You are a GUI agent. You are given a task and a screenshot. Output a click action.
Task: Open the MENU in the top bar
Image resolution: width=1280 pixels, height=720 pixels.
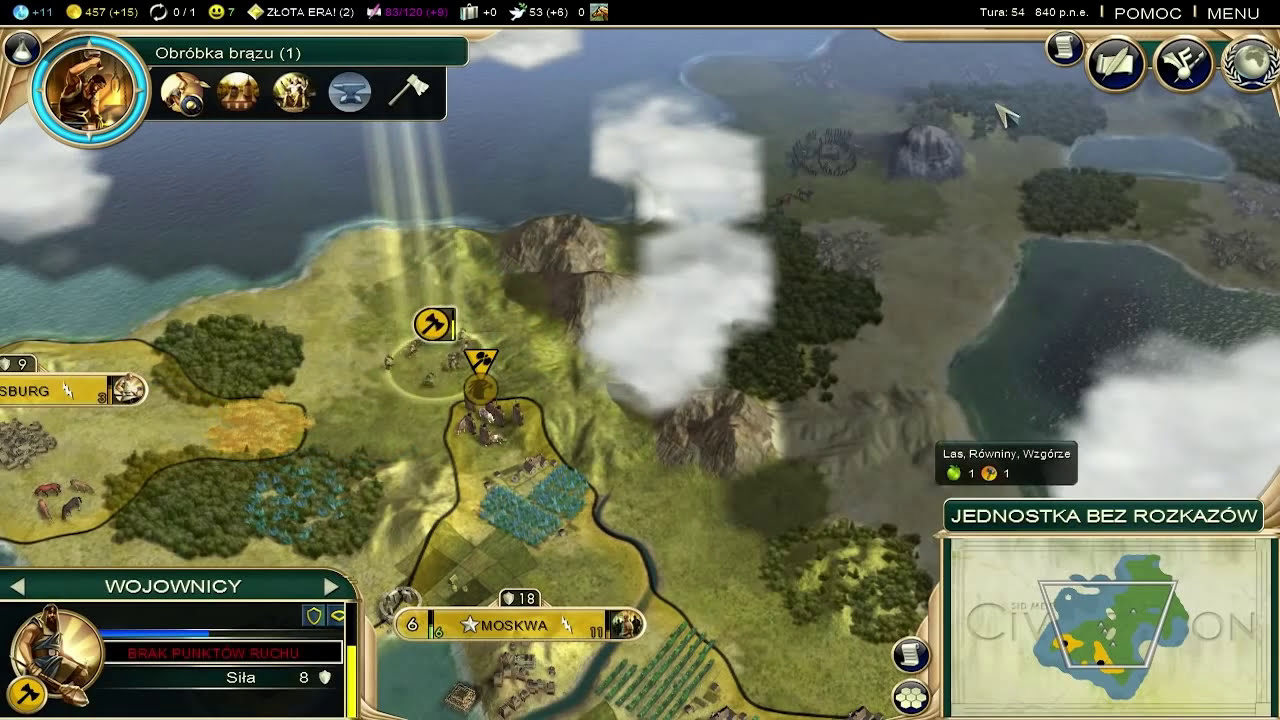[1232, 13]
